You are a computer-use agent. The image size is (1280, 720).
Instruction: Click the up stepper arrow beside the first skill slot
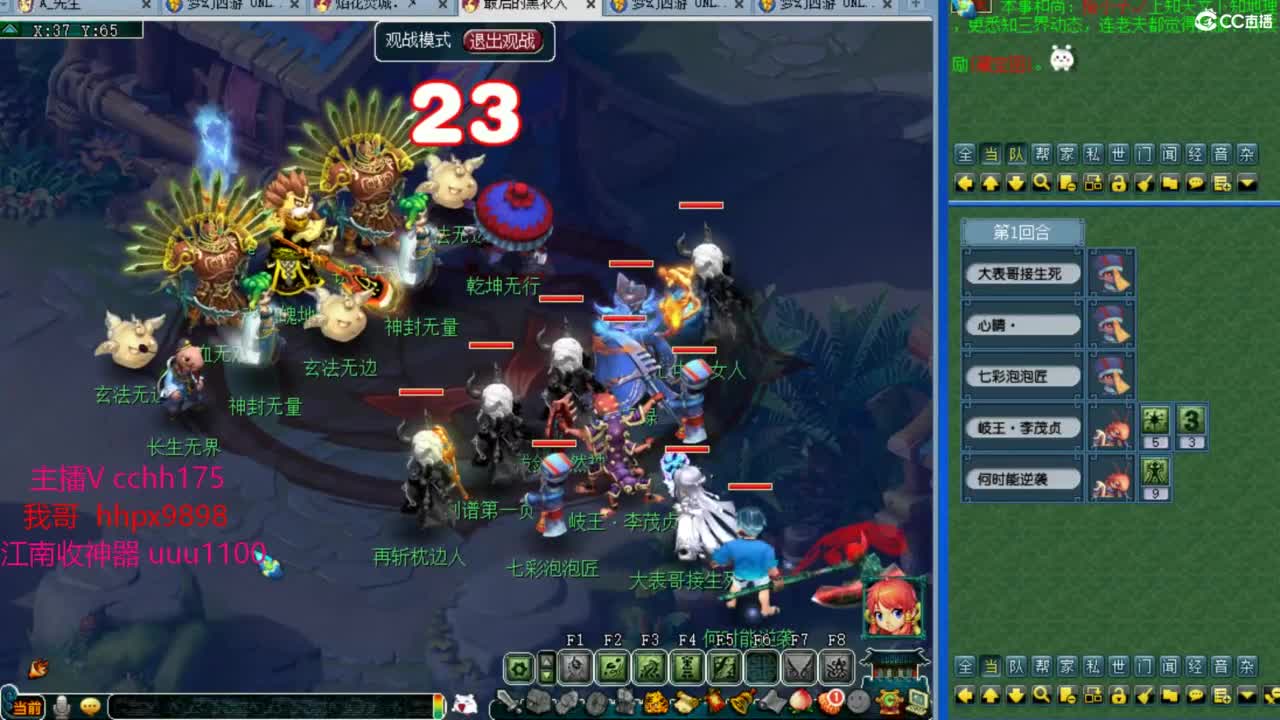[x=545, y=661]
